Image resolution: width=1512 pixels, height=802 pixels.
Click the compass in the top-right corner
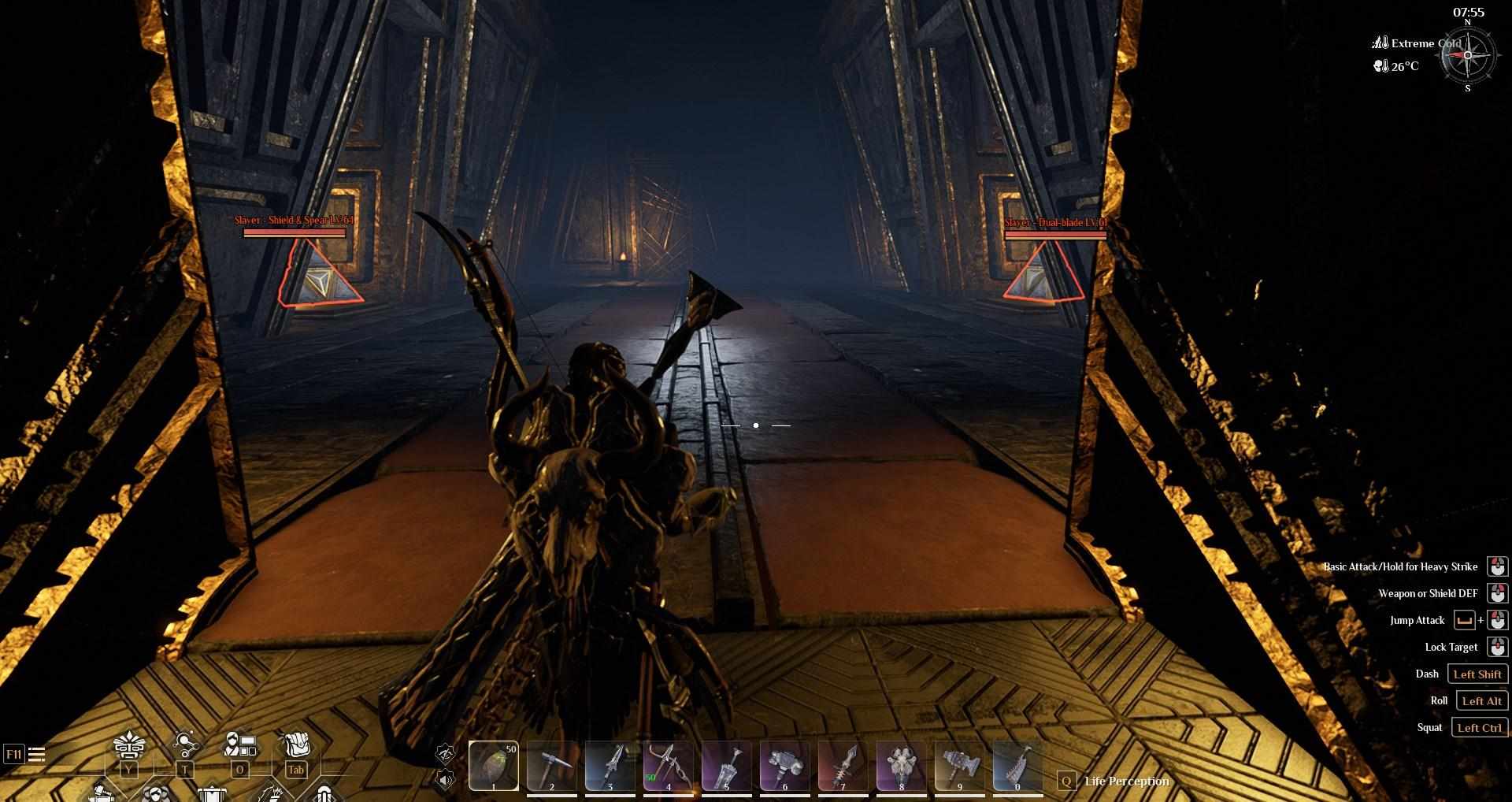(1468, 55)
